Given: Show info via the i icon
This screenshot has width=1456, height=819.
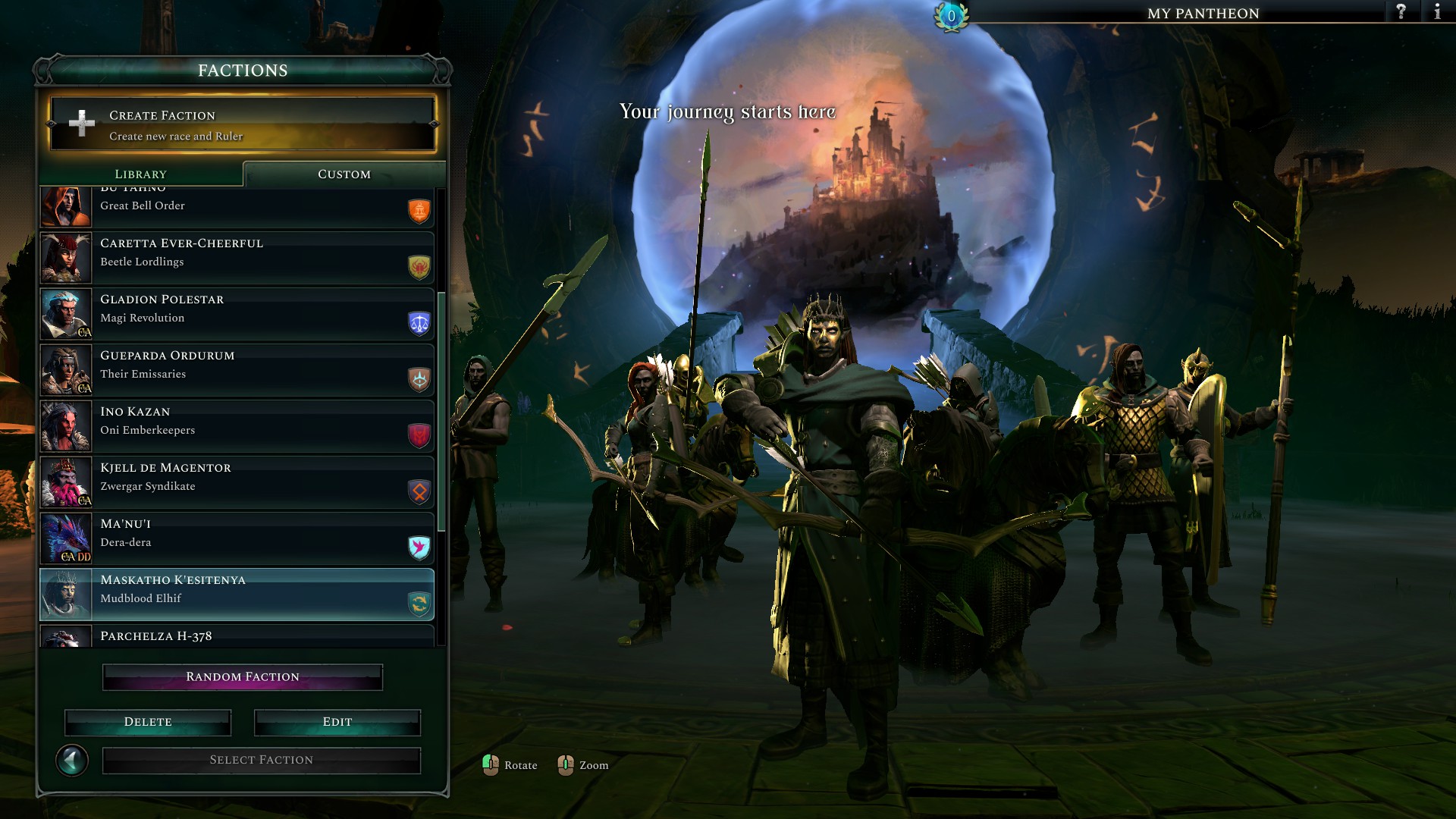Looking at the screenshot, I should pos(1437,12).
